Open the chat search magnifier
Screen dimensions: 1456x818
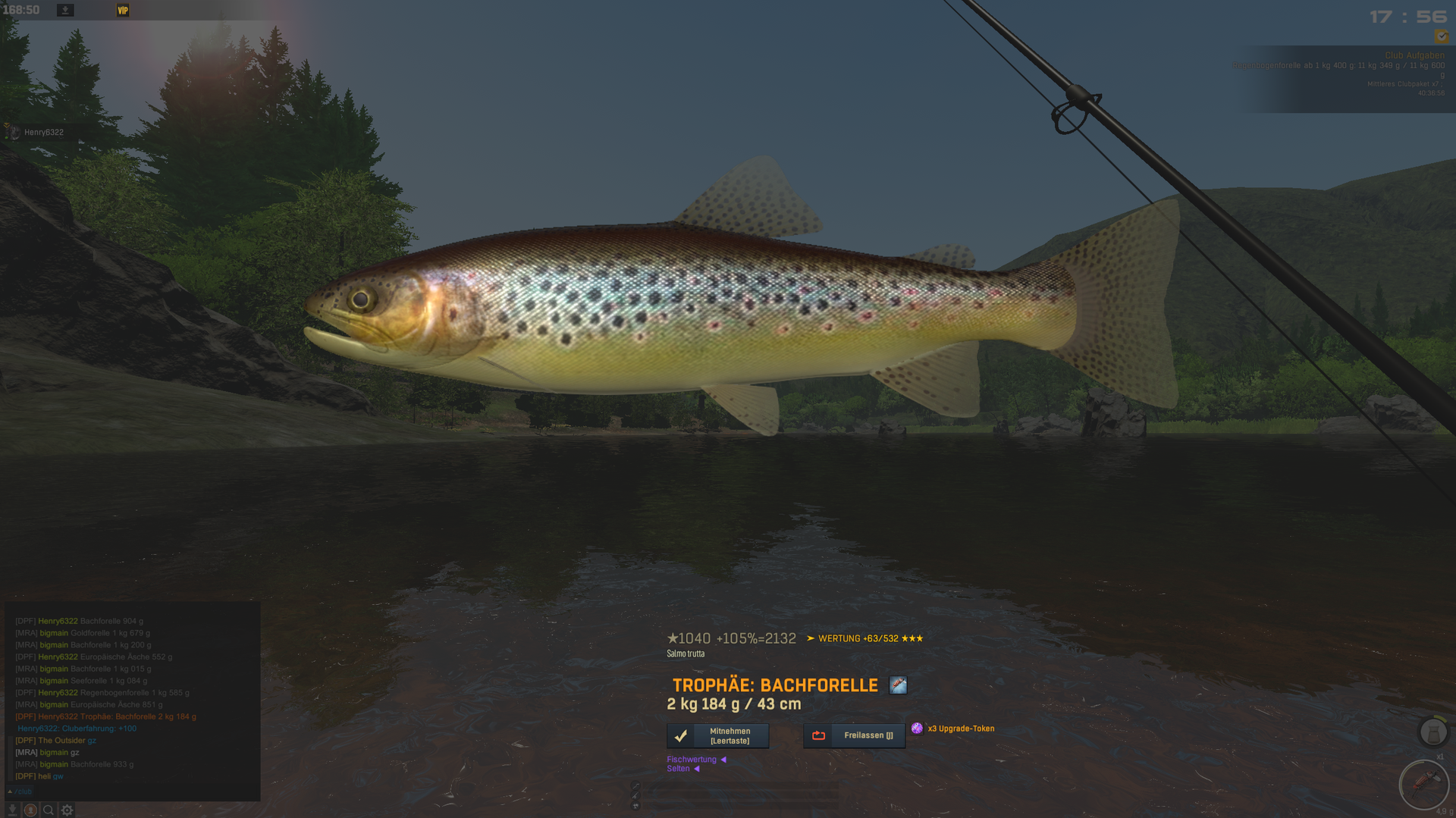49,810
